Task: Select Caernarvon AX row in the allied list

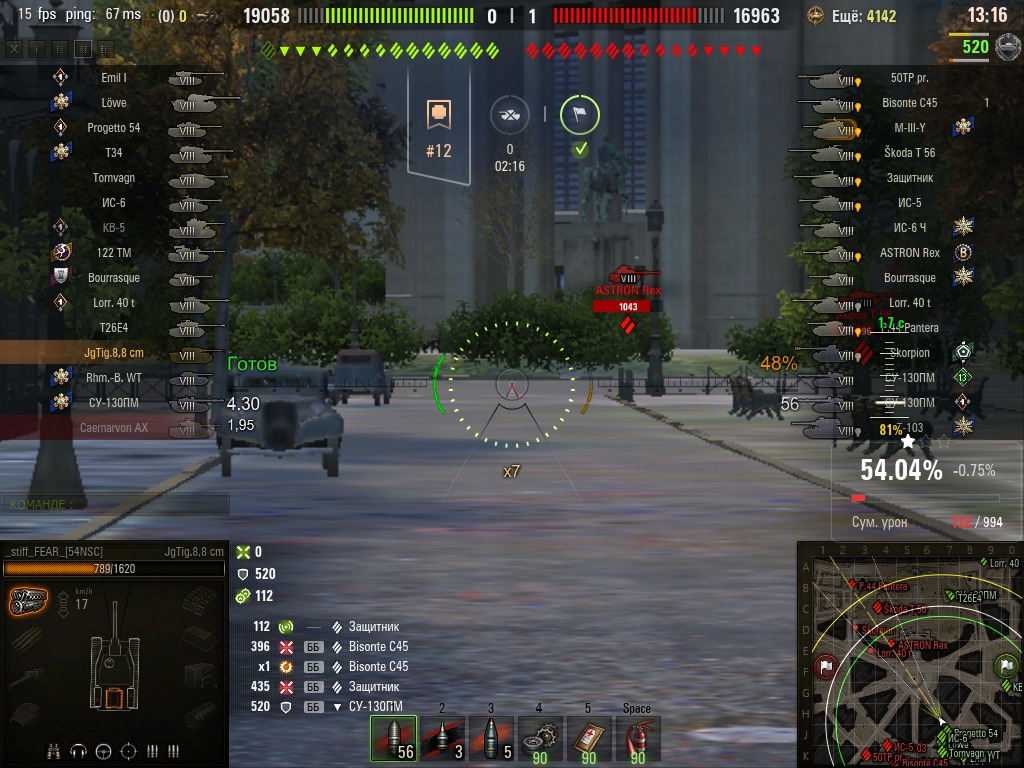Action: 114,428
